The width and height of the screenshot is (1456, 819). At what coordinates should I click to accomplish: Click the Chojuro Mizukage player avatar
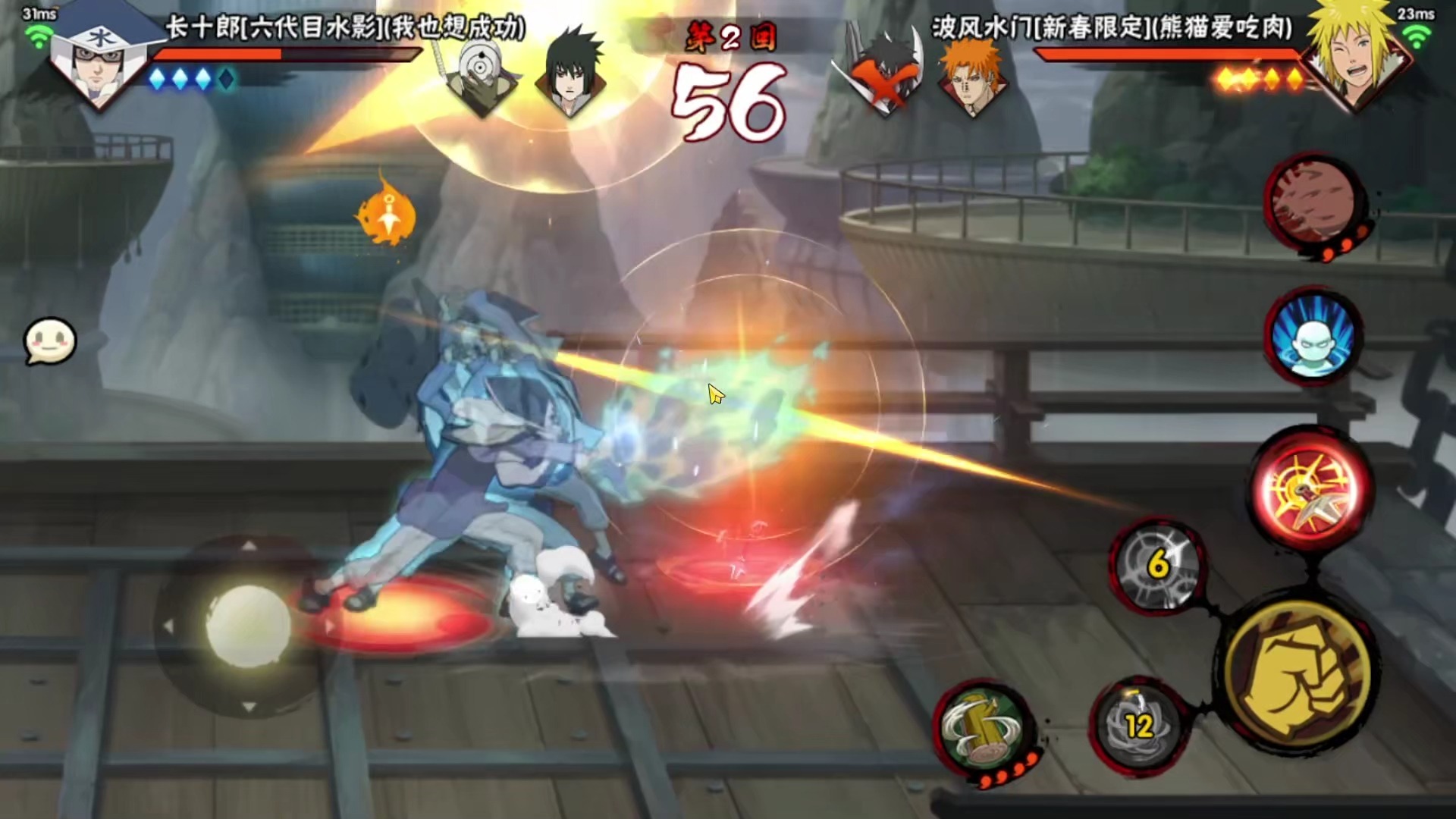[99, 57]
